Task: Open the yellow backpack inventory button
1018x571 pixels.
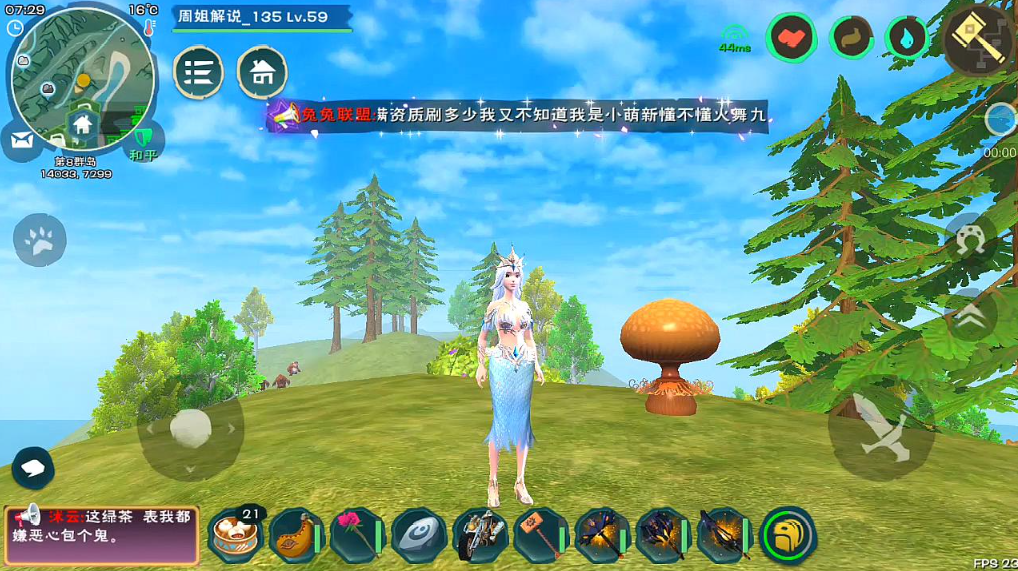Action: coord(788,536)
